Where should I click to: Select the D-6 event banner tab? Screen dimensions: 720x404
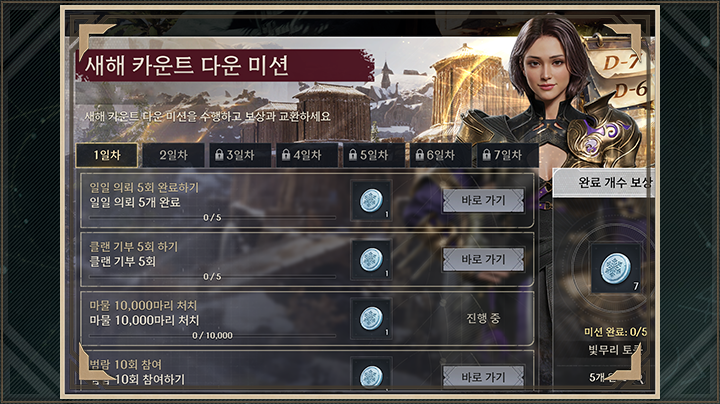pyautogui.click(x=632, y=91)
